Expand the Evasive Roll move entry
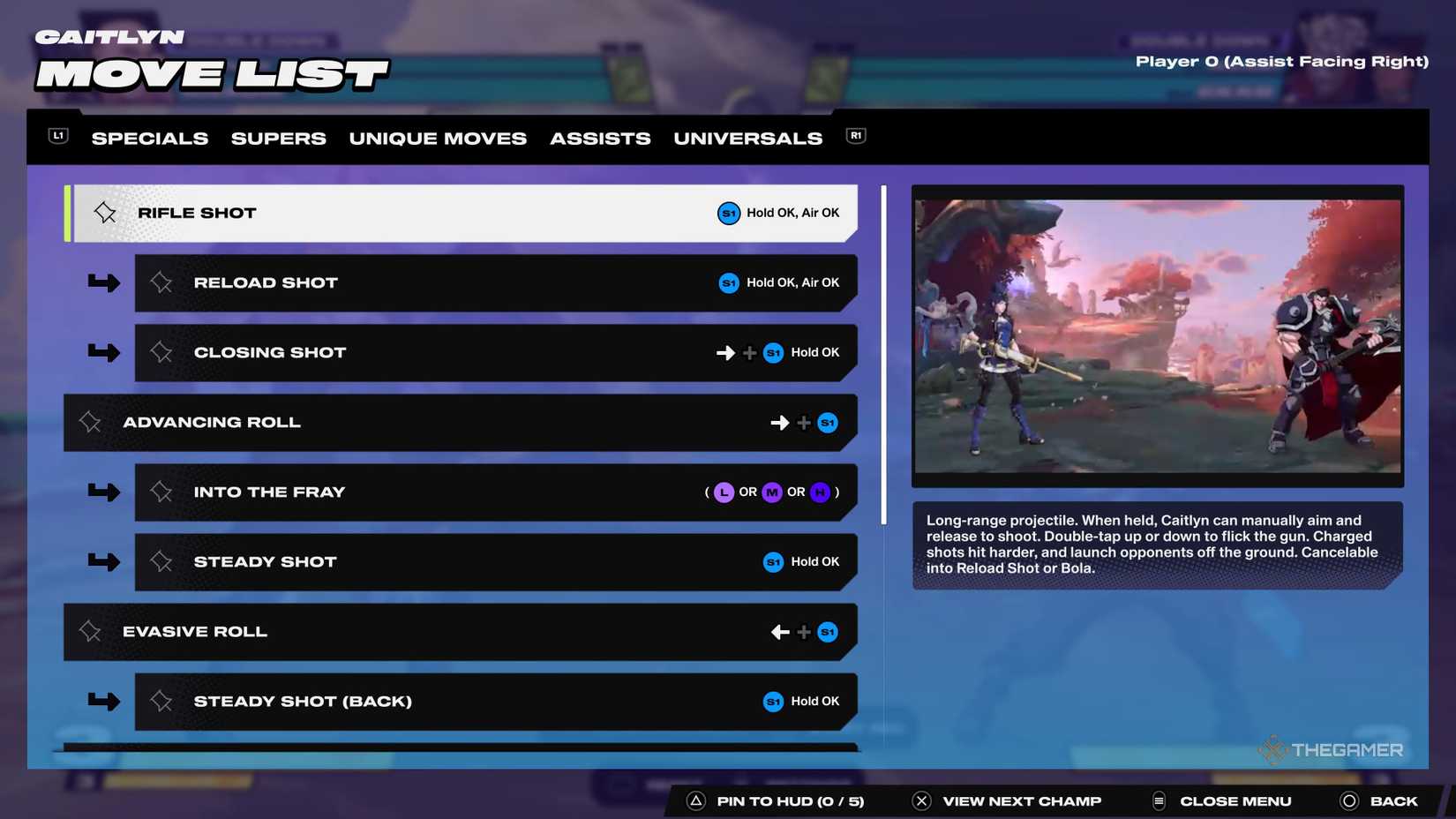 pos(459,631)
